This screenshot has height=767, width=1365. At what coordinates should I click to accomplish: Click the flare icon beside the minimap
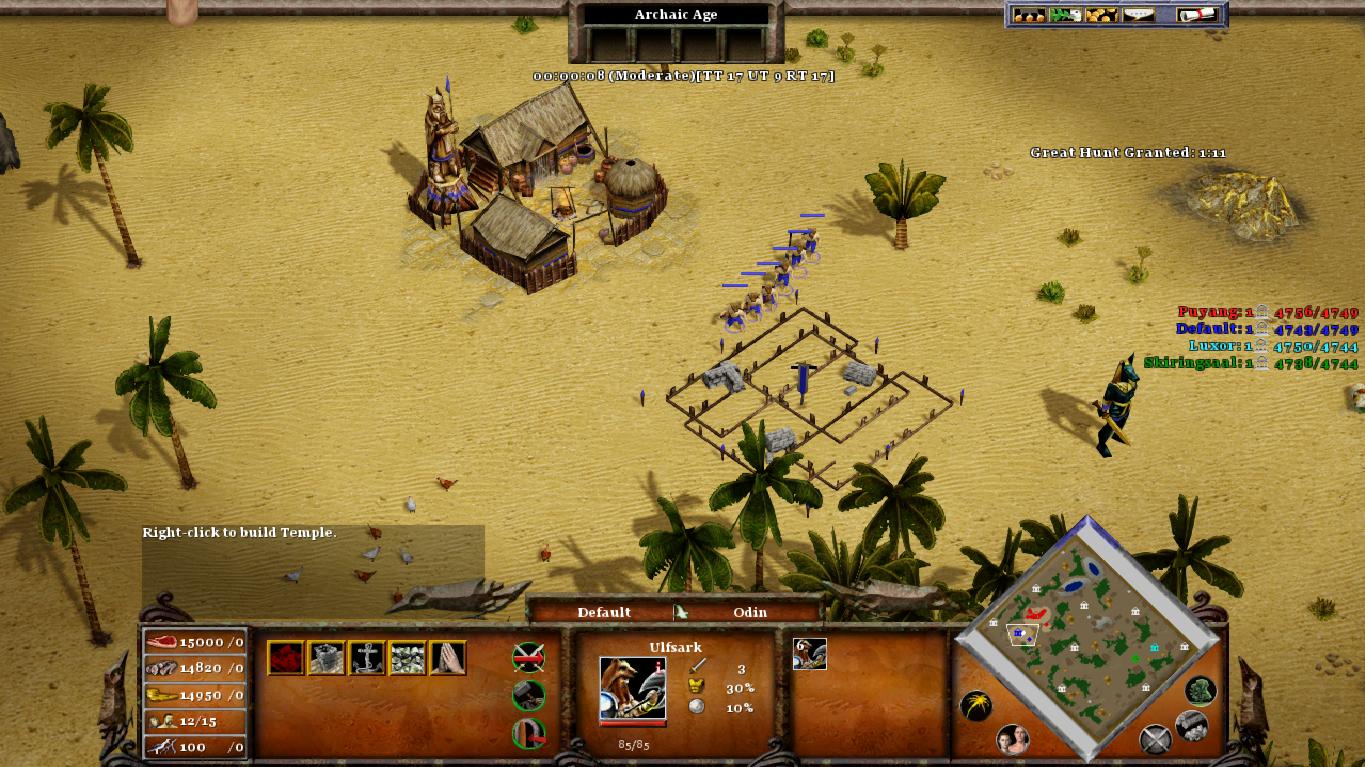coord(975,705)
